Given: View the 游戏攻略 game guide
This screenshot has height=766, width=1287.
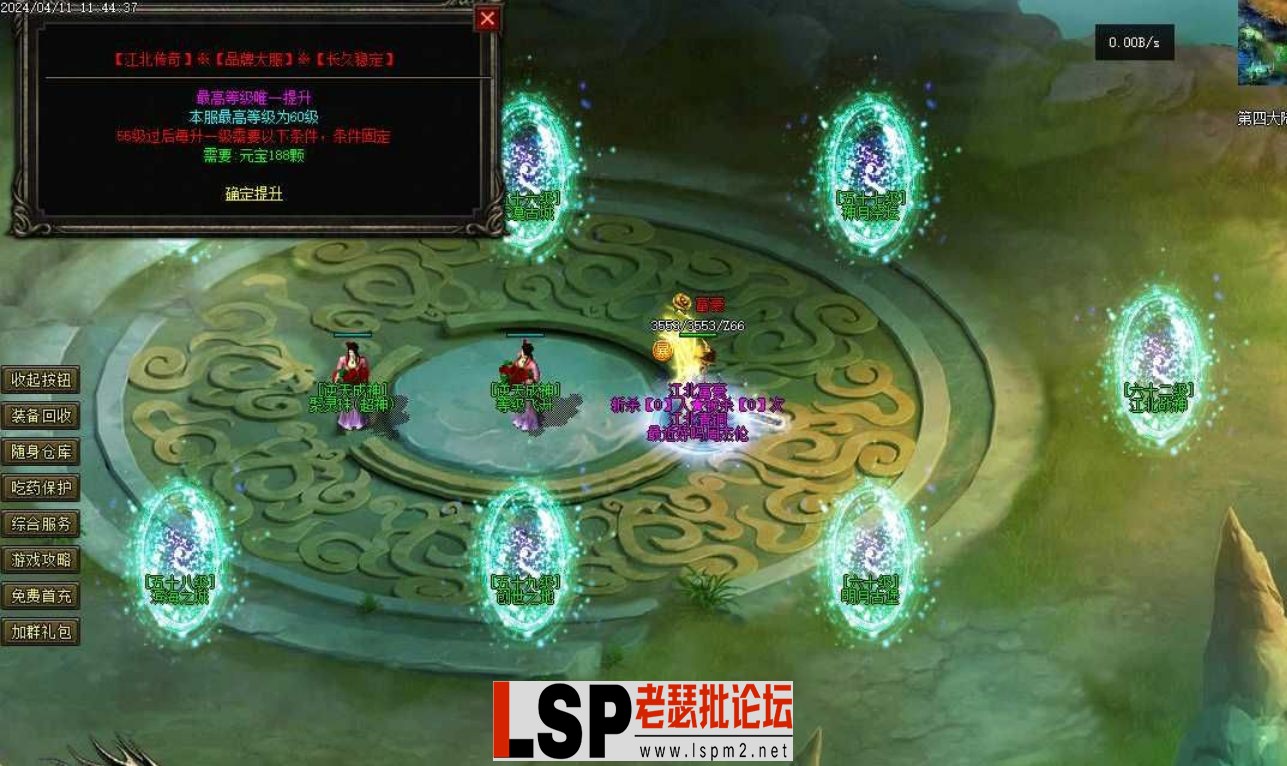Looking at the screenshot, I should (41, 561).
